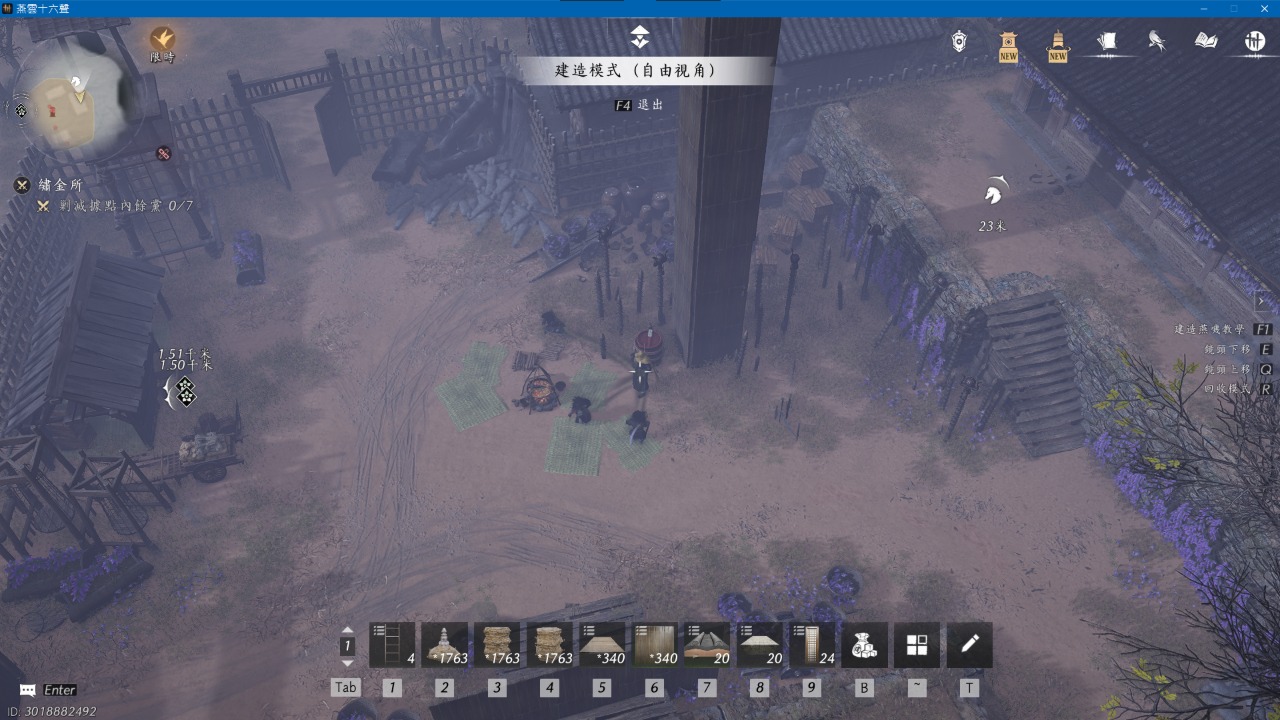Open the songbird icon menu

click(1157, 41)
